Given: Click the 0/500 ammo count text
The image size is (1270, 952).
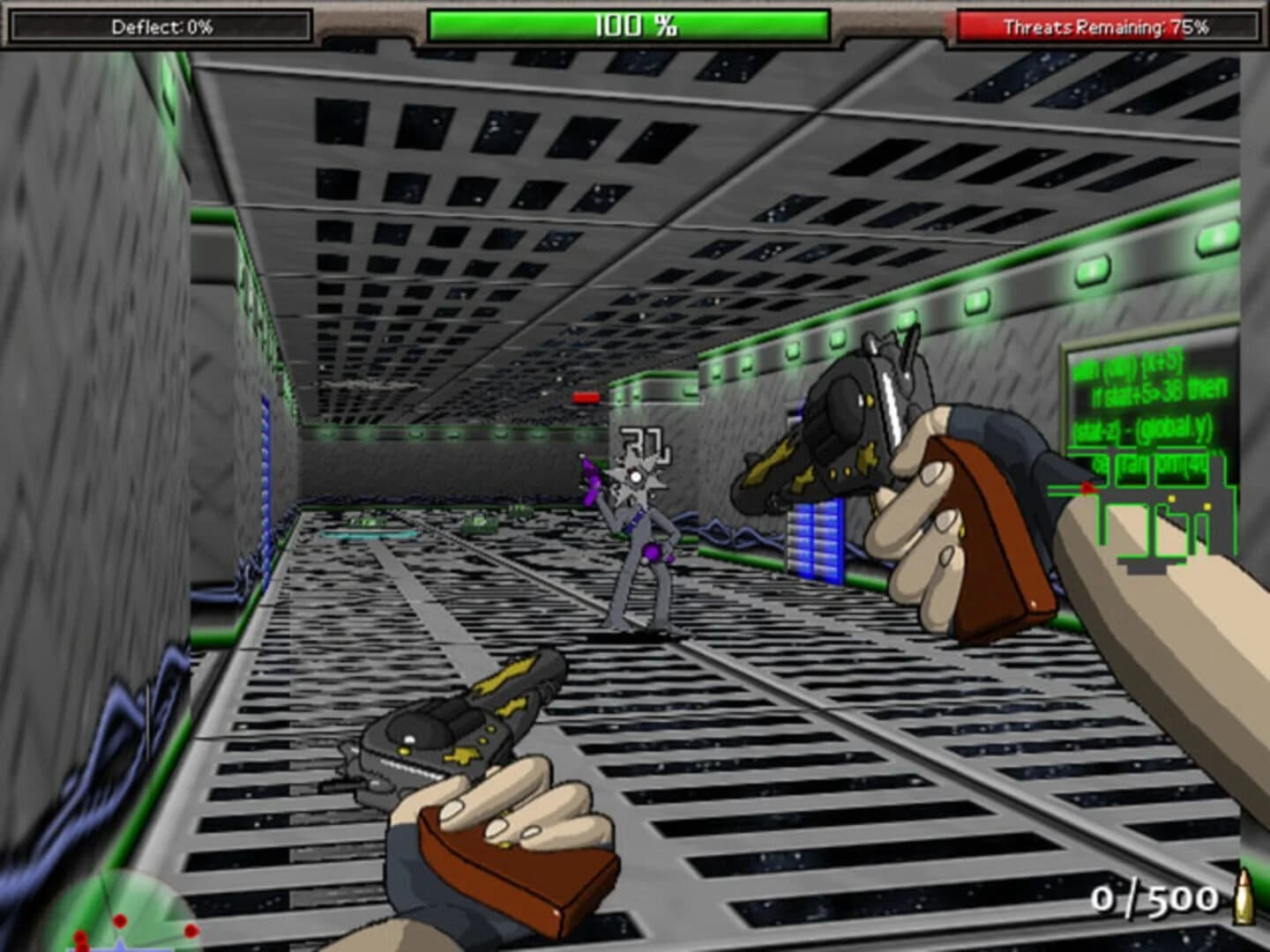Looking at the screenshot, I should tap(1155, 900).
